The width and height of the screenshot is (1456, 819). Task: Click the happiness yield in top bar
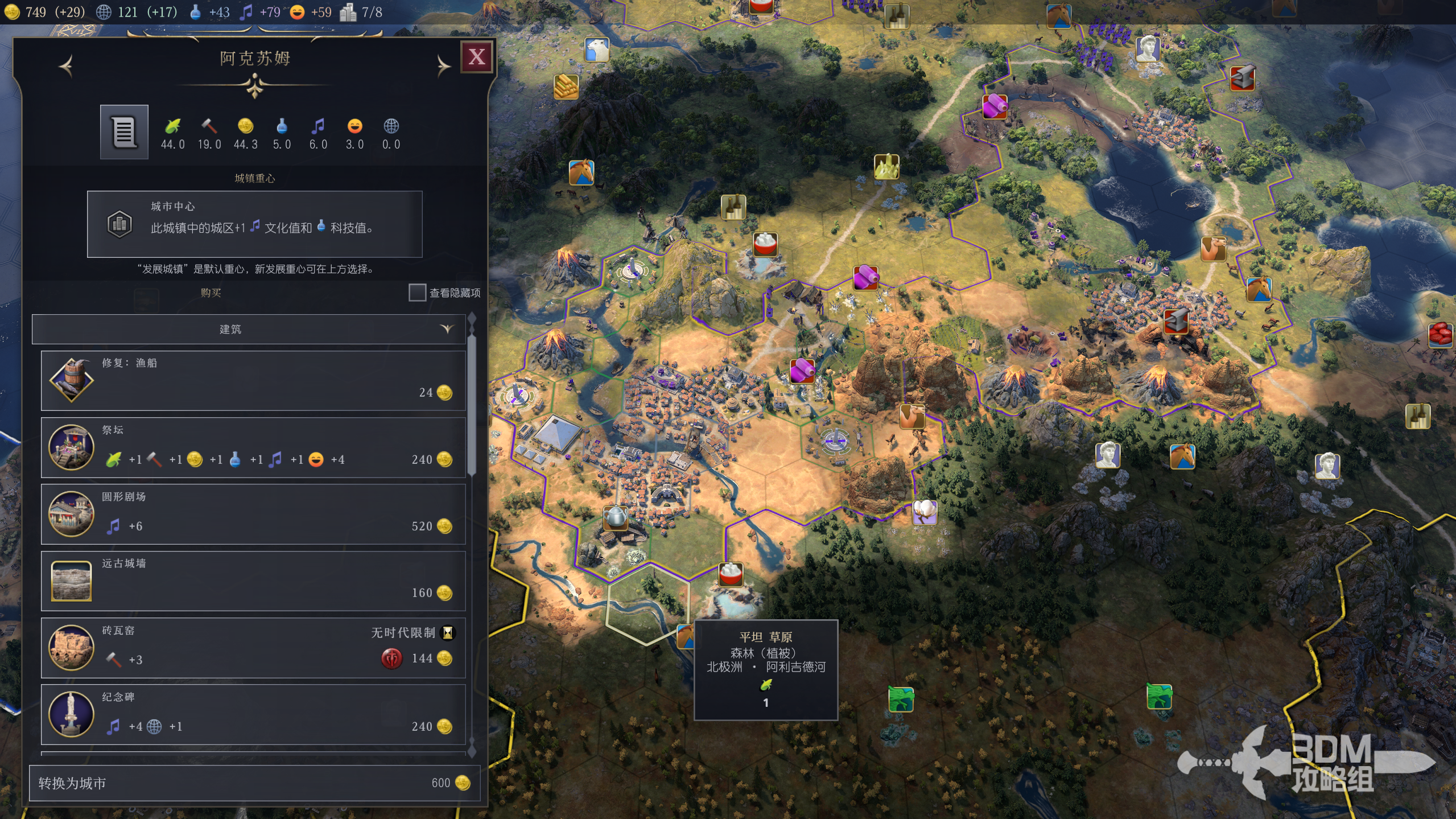click(x=311, y=12)
